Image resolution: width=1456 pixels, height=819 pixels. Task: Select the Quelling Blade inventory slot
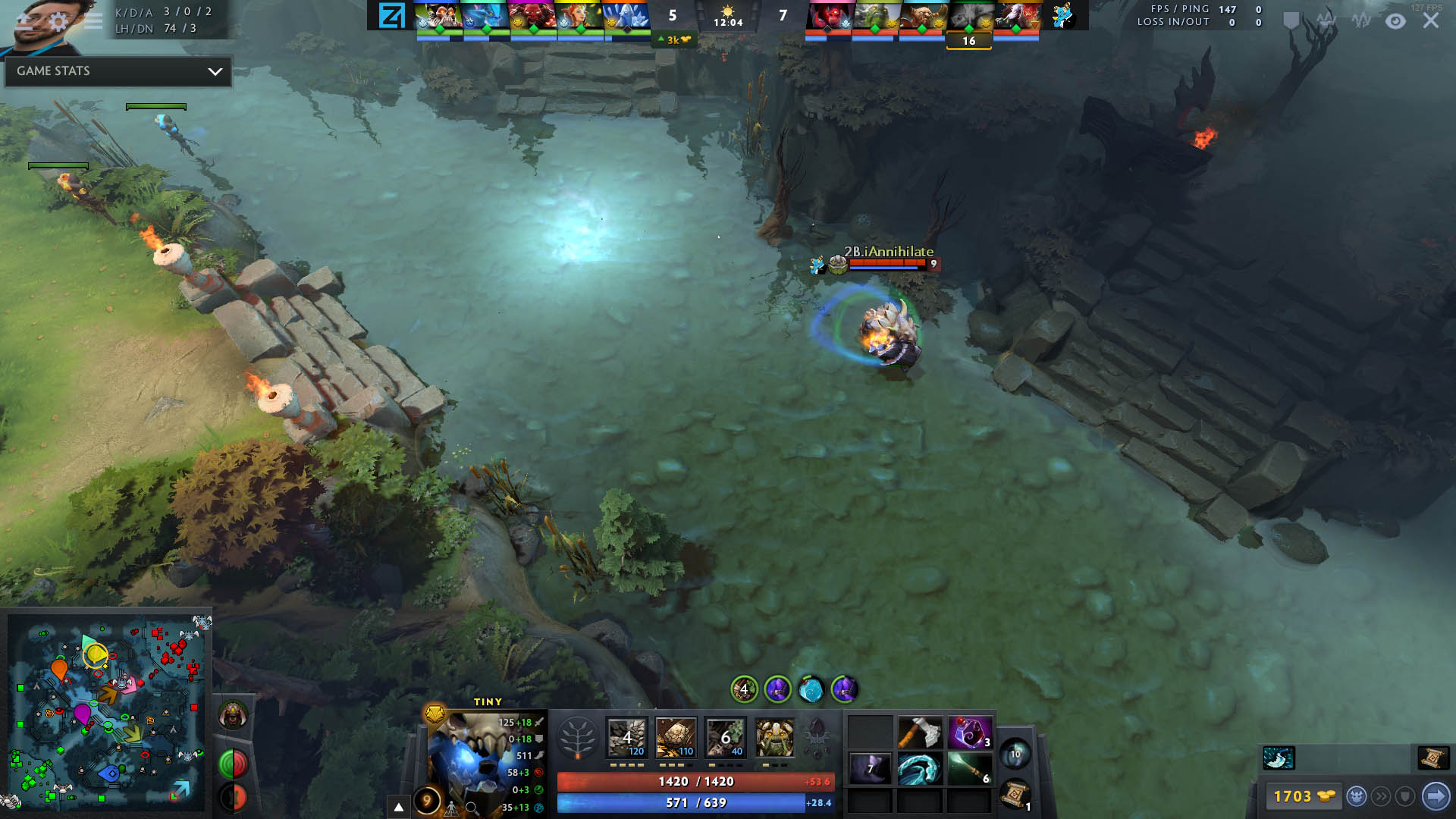(x=920, y=734)
